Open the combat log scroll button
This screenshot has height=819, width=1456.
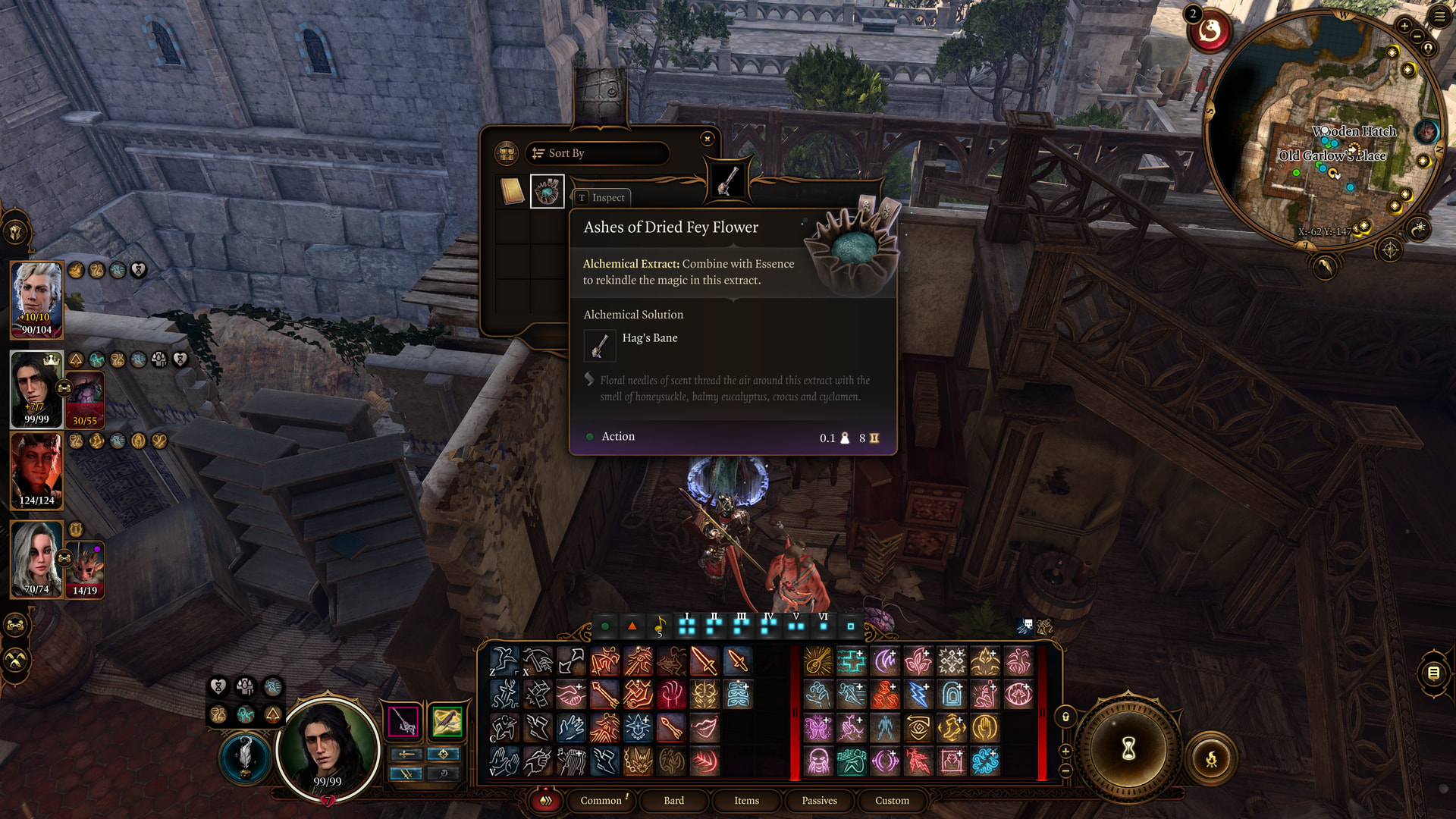point(1433,673)
